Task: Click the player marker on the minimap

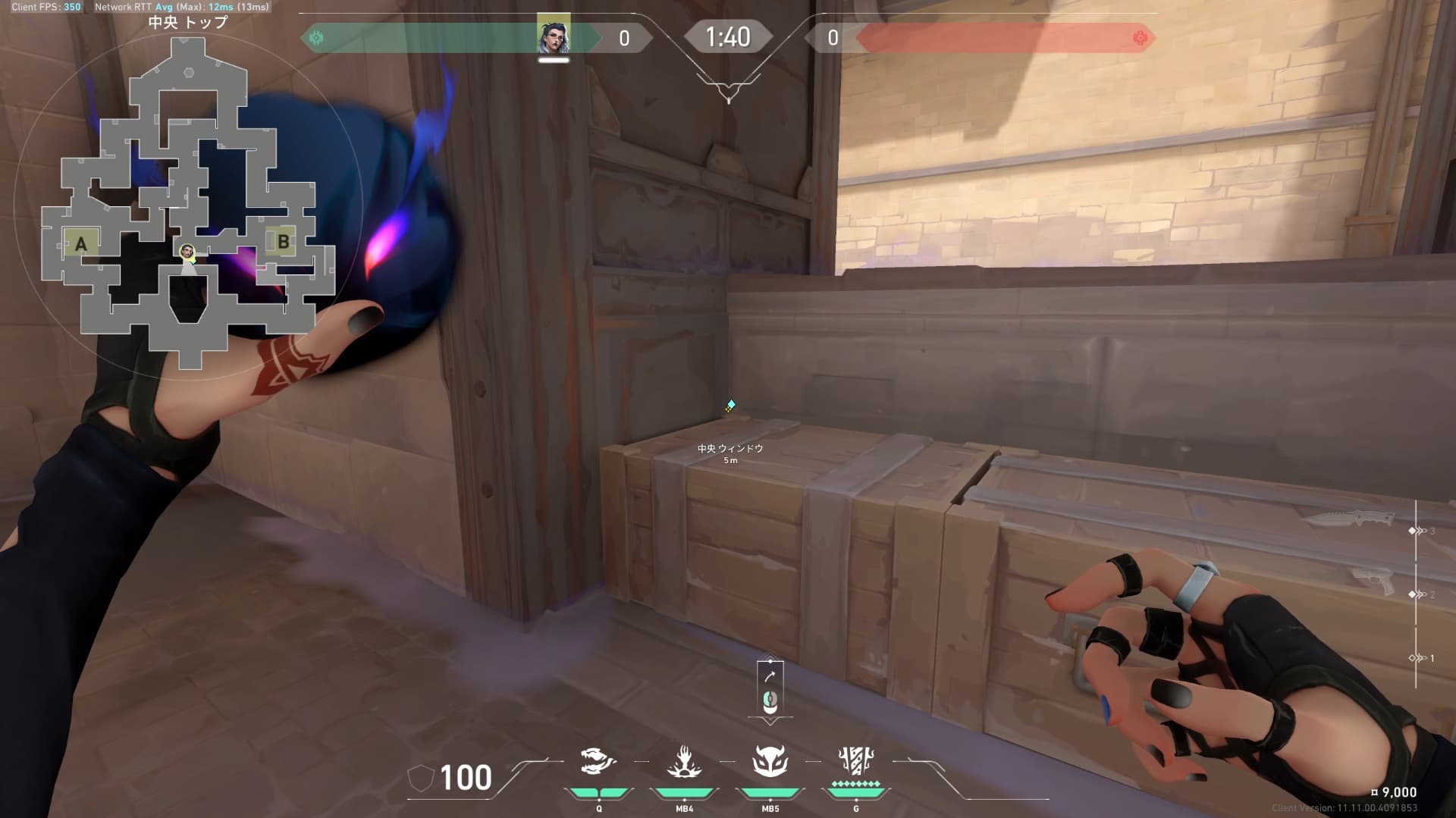Action: 187,252
